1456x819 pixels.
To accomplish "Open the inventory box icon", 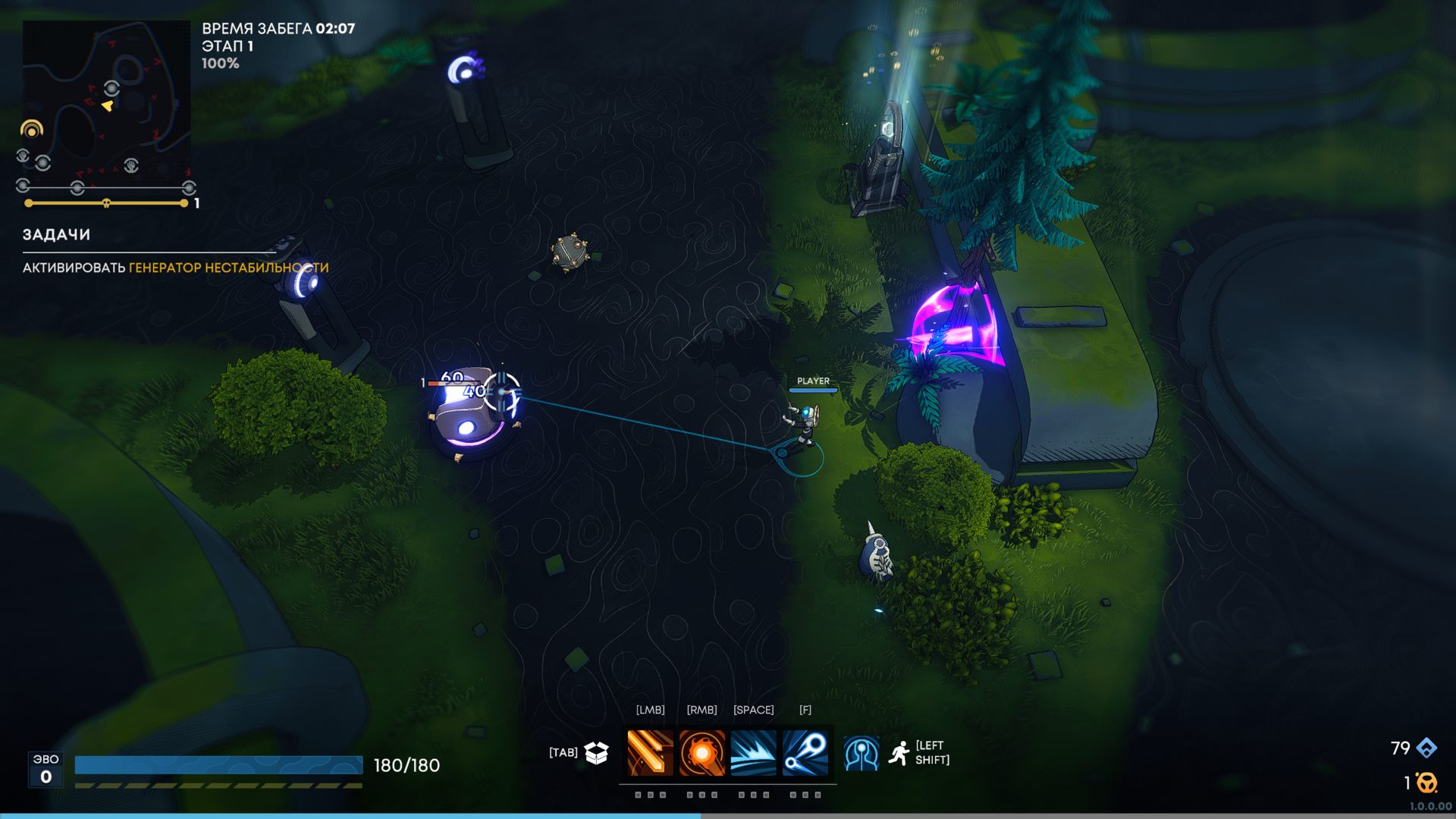I will point(597,752).
